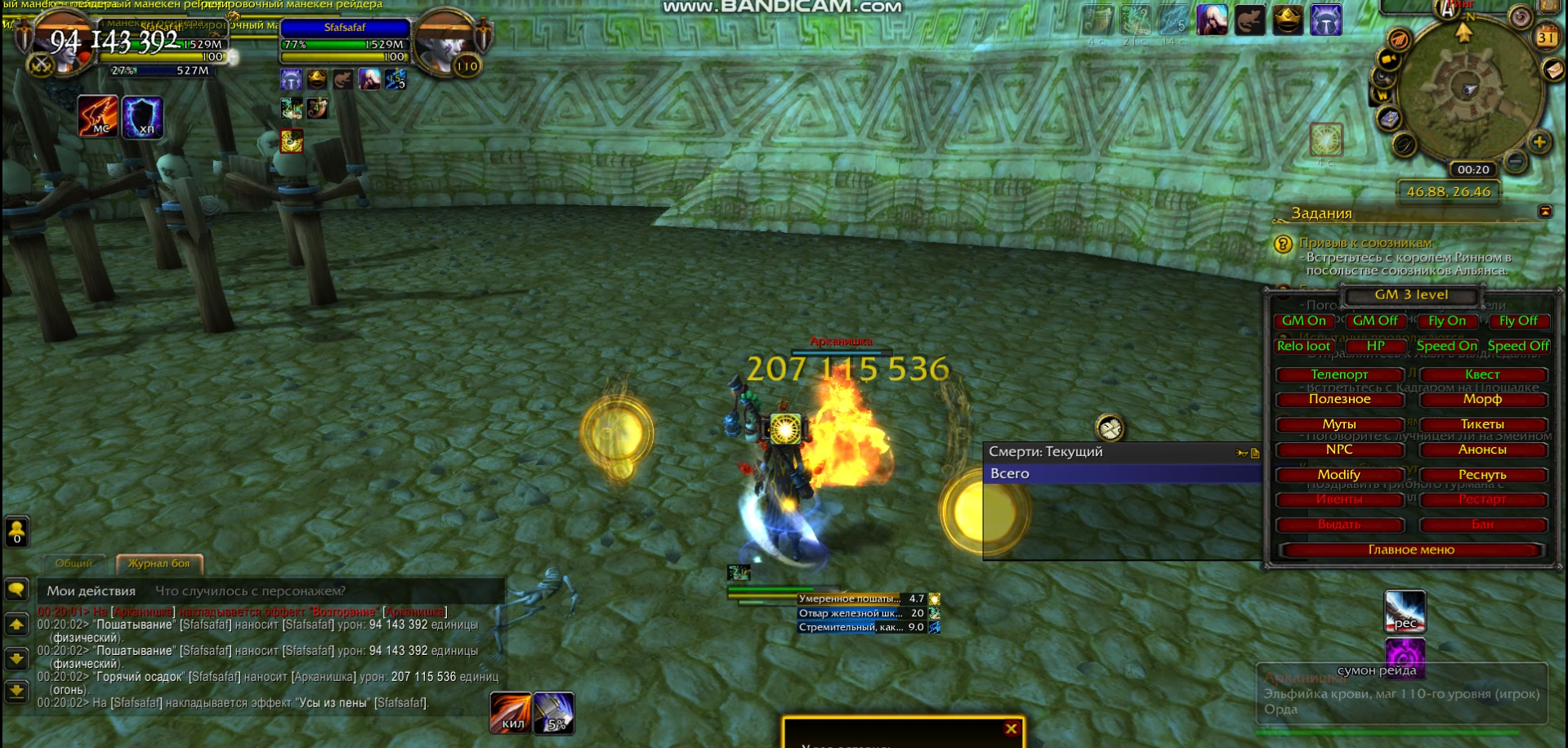Click the circular minimap

point(1468,90)
